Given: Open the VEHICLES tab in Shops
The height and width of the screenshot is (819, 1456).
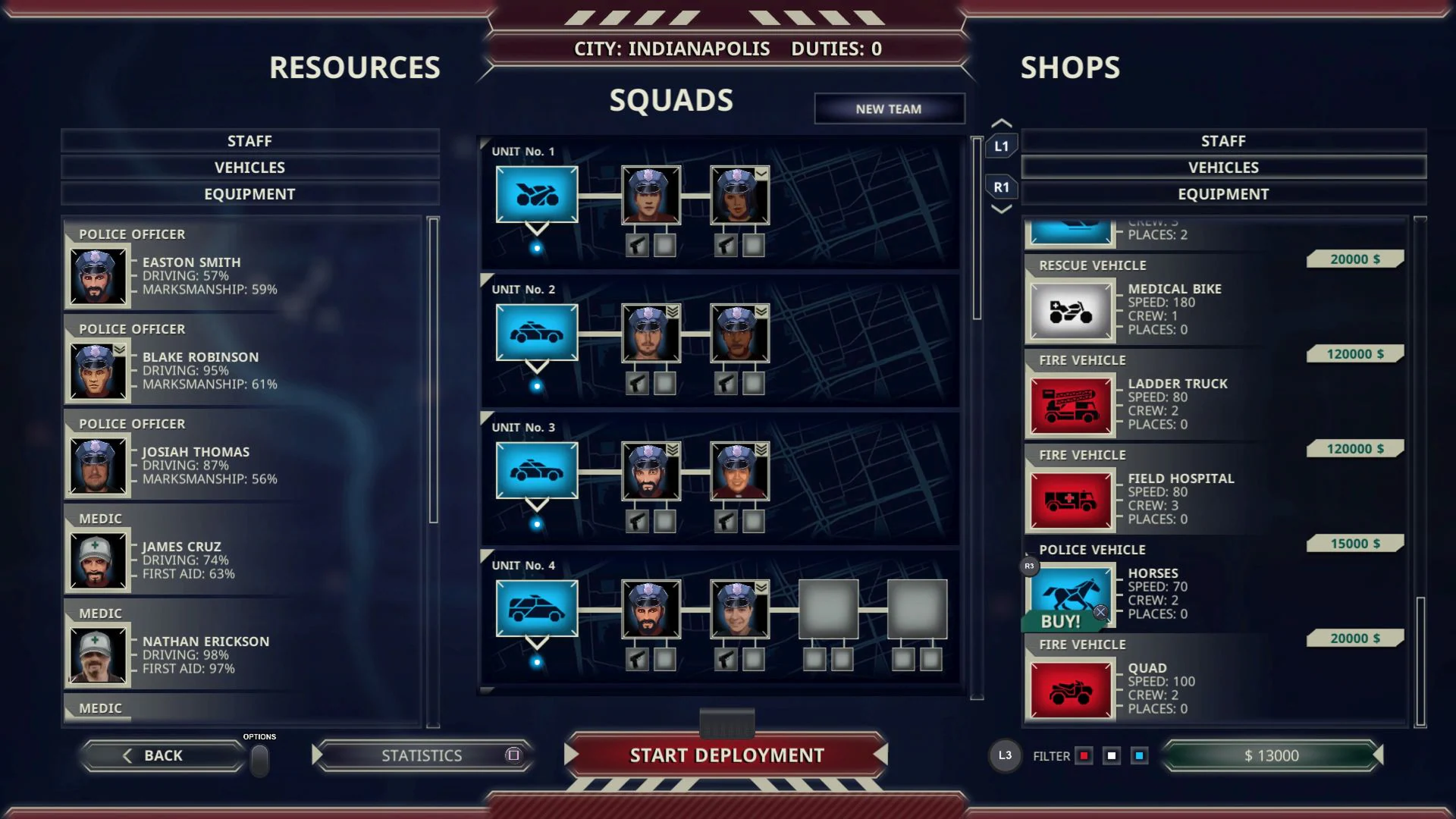Looking at the screenshot, I should [1222, 167].
